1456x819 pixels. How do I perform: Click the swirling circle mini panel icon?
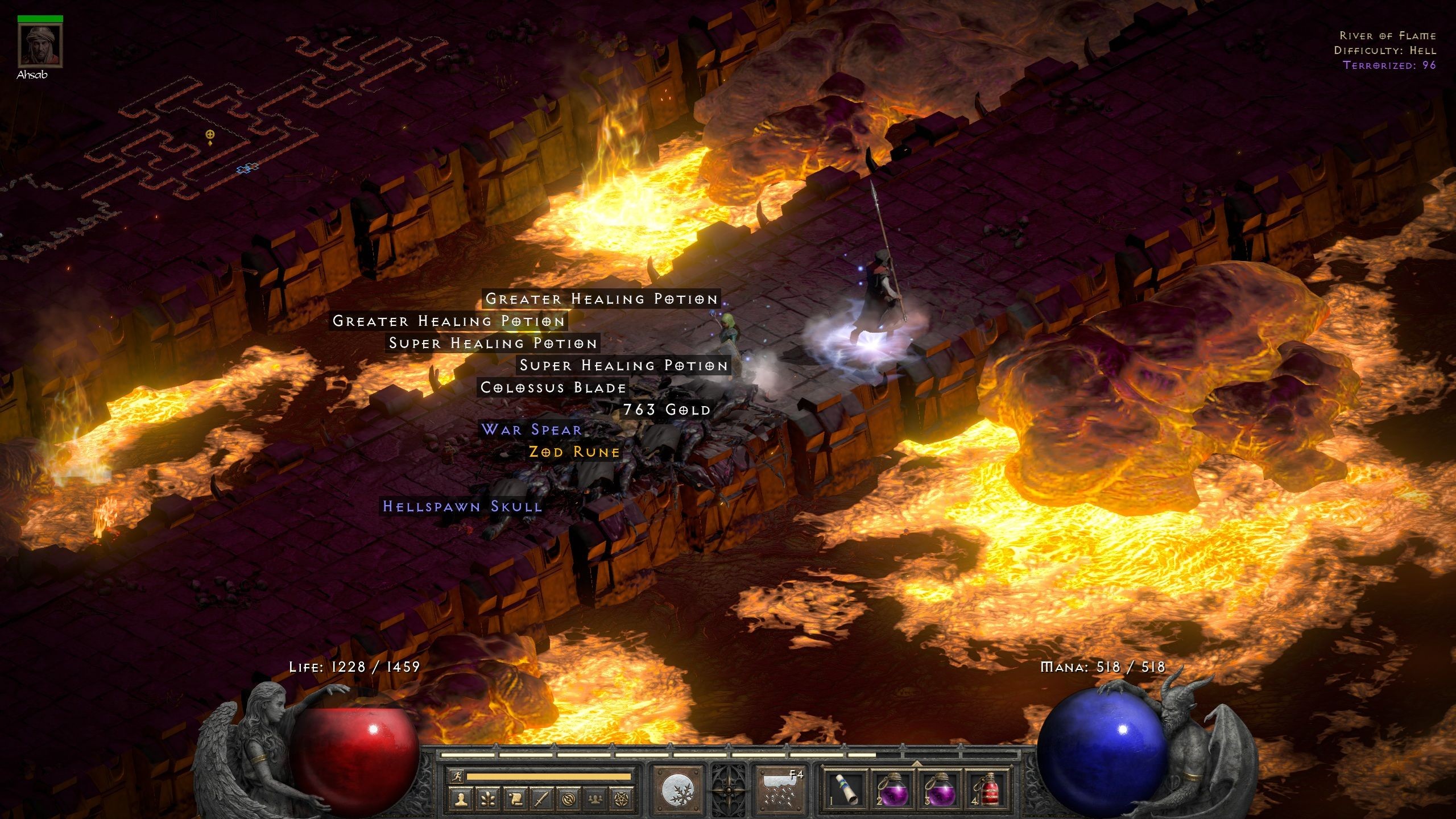pos(569,800)
